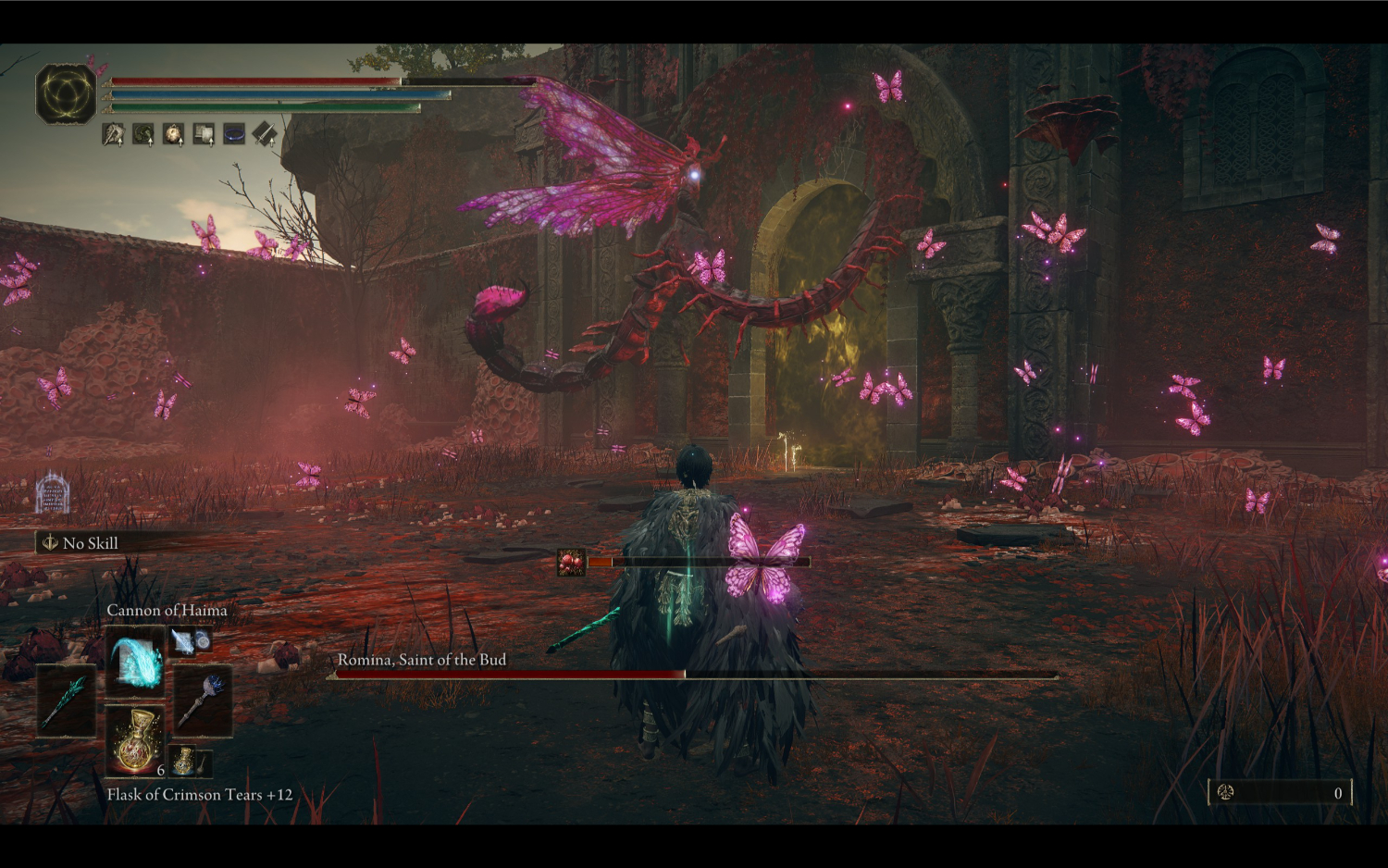Click the runes counter icon

[x=1226, y=792]
